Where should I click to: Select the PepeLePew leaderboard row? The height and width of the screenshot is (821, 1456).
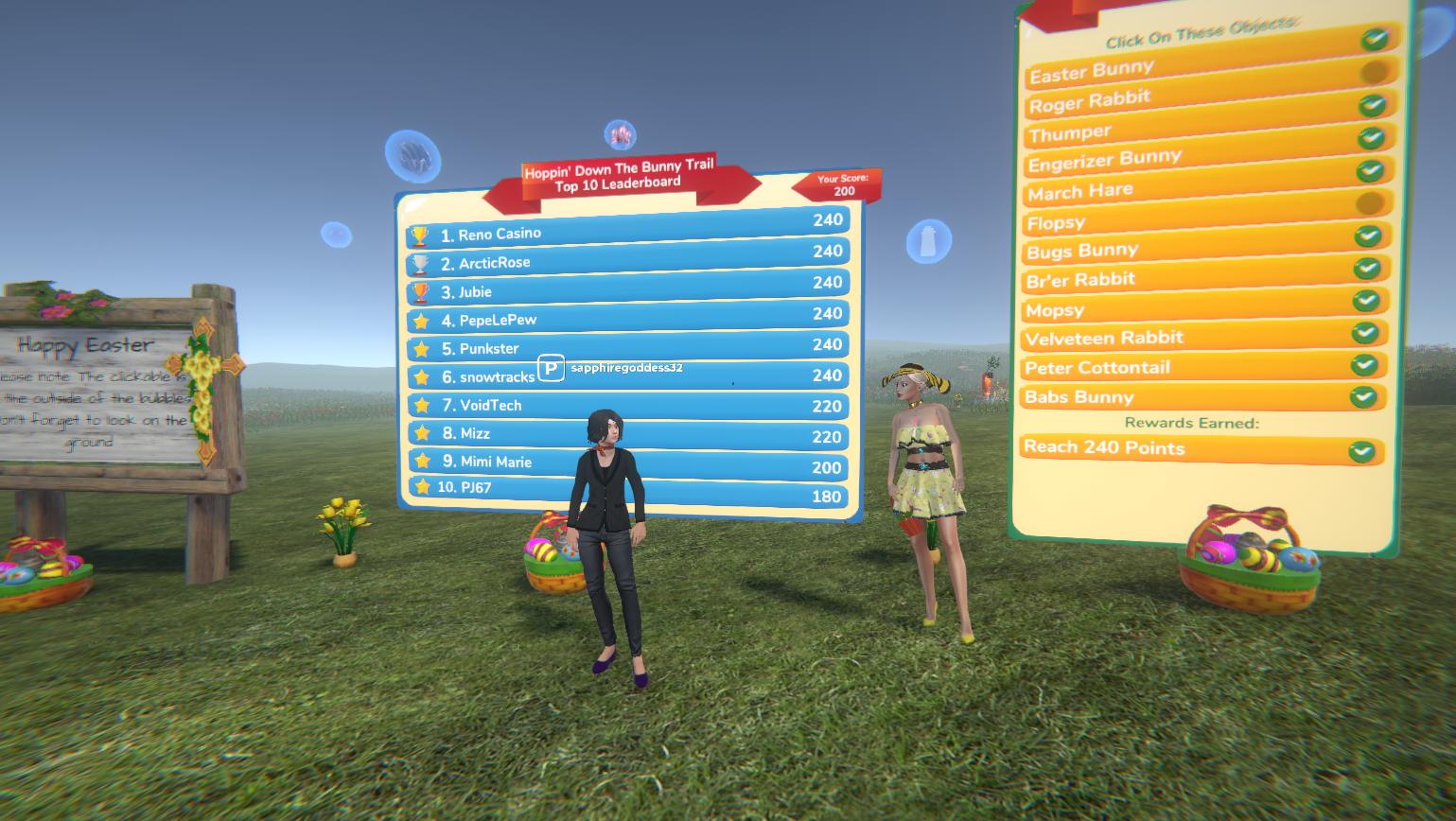click(x=627, y=318)
